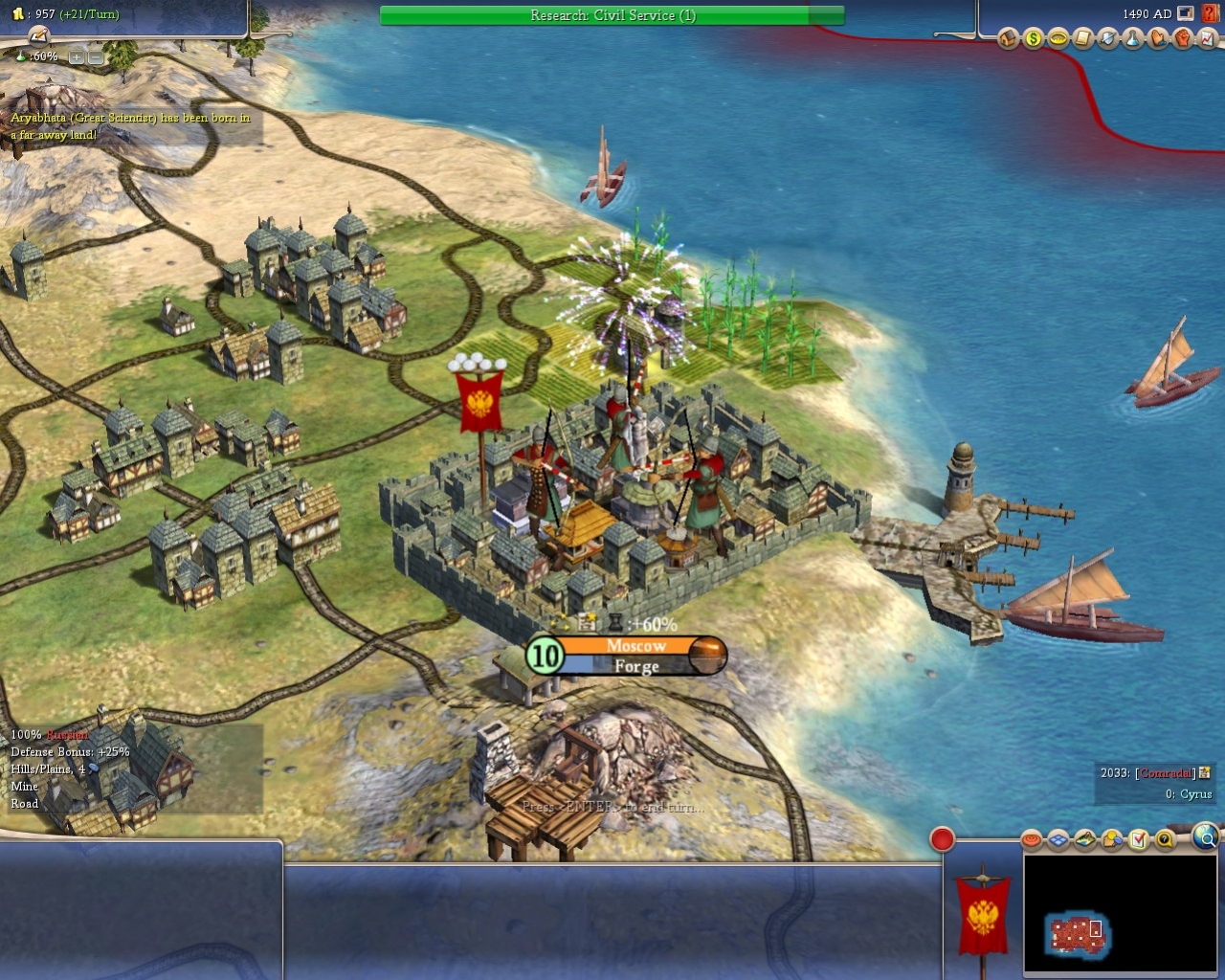Toggle the globe view magnifier button
The width and height of the screenshot is (1225, 980).
(1206, 837)
